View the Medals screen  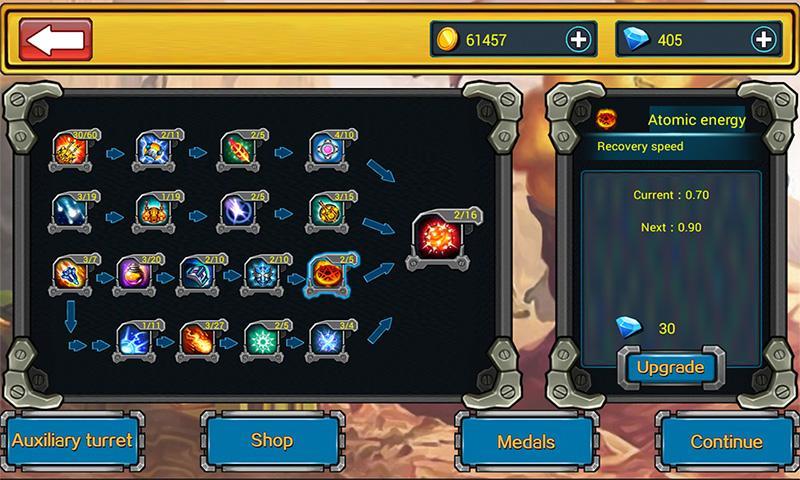pos(526,441)
